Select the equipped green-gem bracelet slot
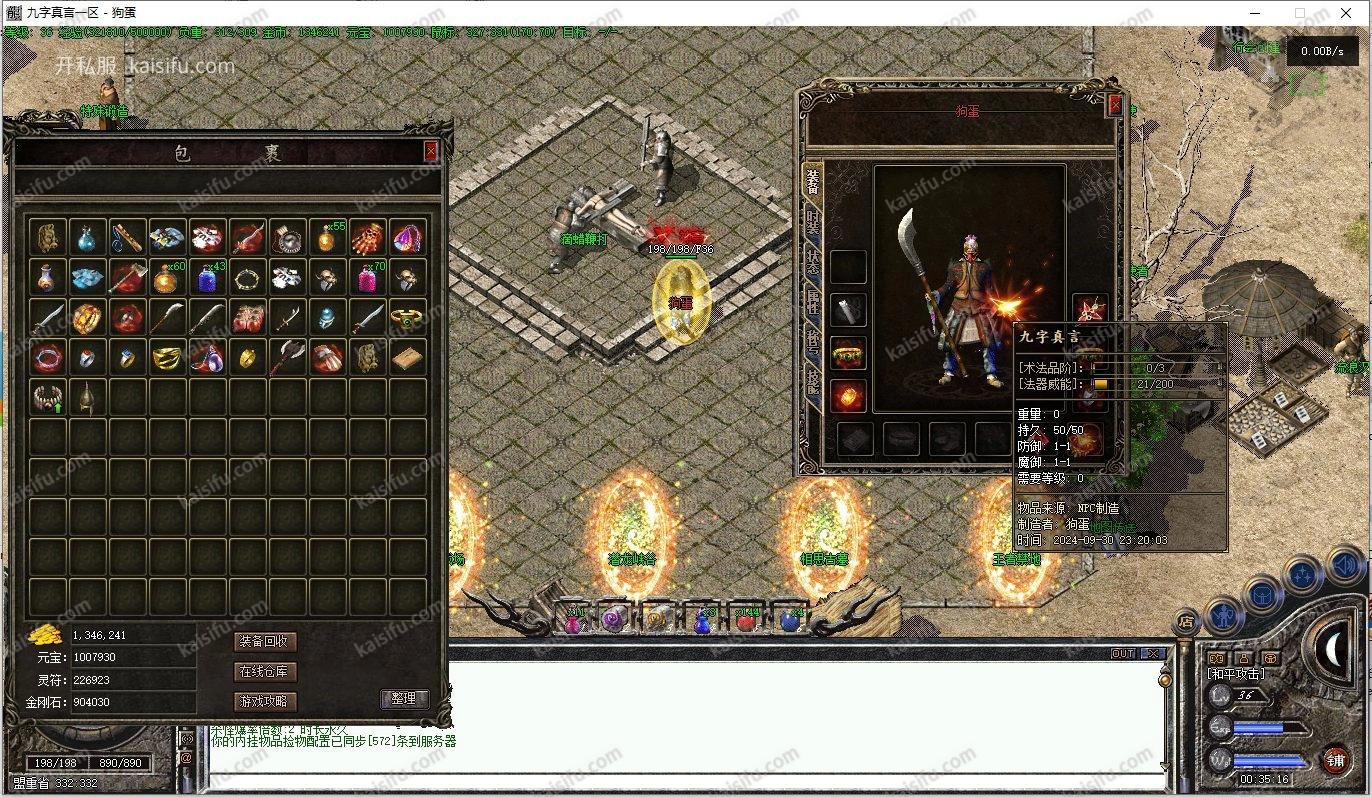Image resolution: width=1372 pixels, height=797 pixels. point(849,353)
